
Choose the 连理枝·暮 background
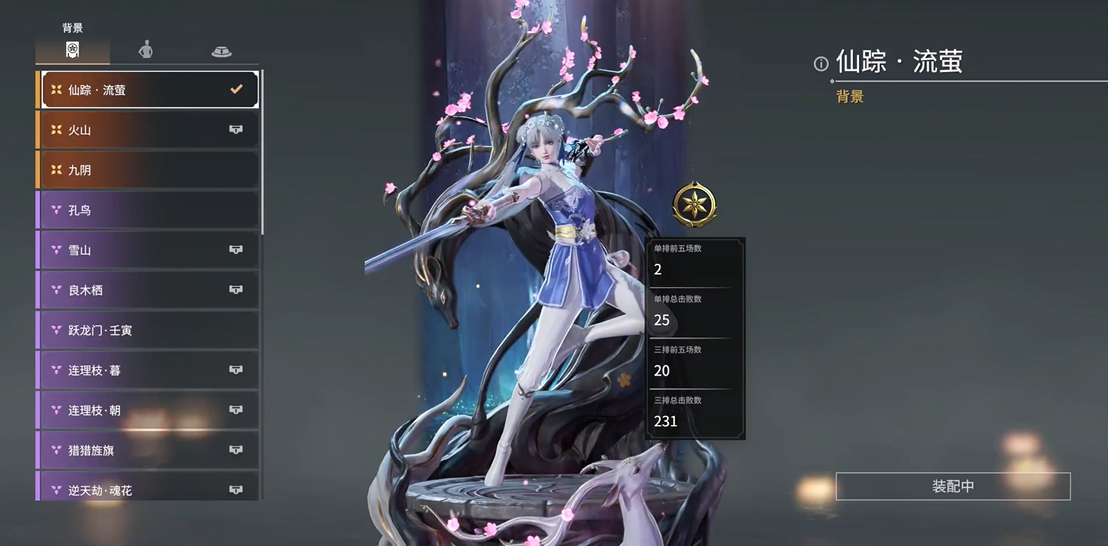tap(148, 370)
